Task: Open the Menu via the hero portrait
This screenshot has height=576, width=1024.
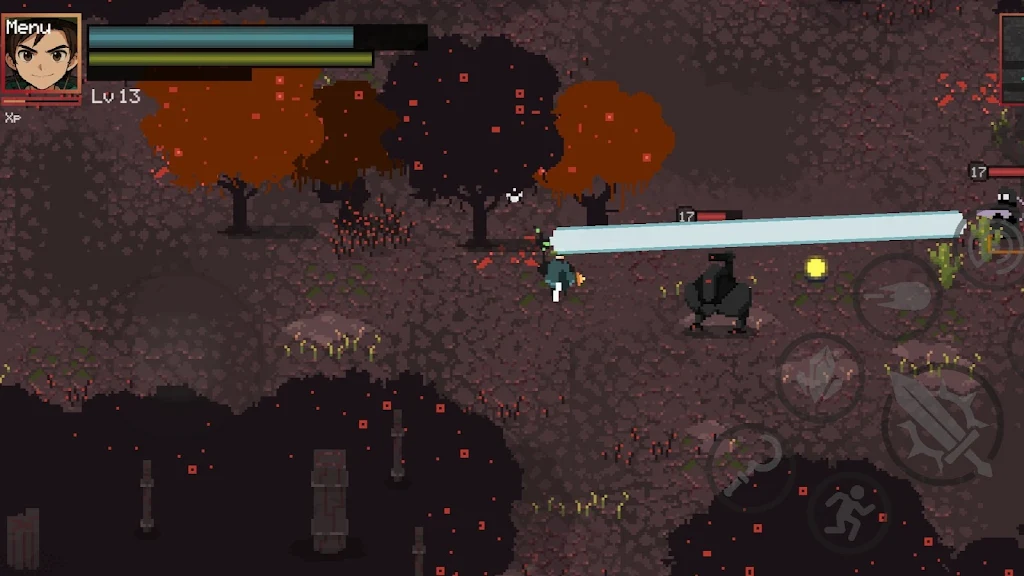Action: pyautogui.click(x=41, y=53)
